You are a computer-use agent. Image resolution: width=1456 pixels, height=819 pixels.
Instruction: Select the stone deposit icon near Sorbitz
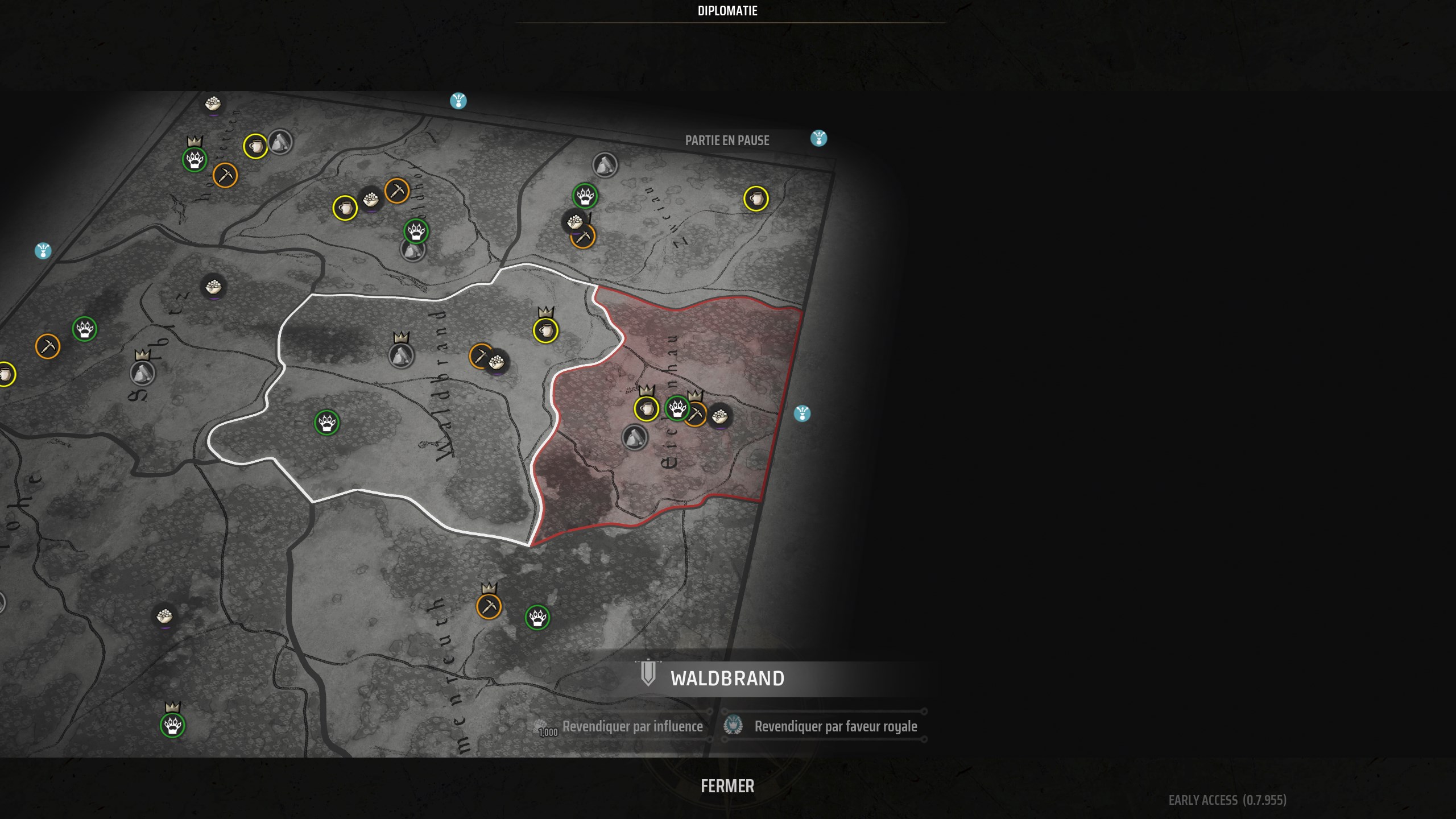click(144, 375)
